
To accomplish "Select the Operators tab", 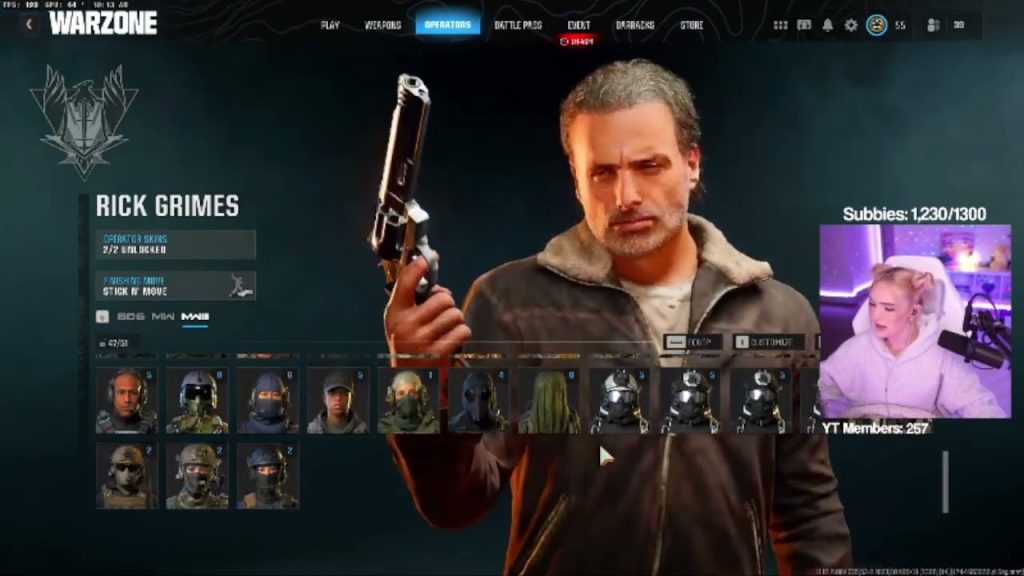I will [x=447, y=25].
